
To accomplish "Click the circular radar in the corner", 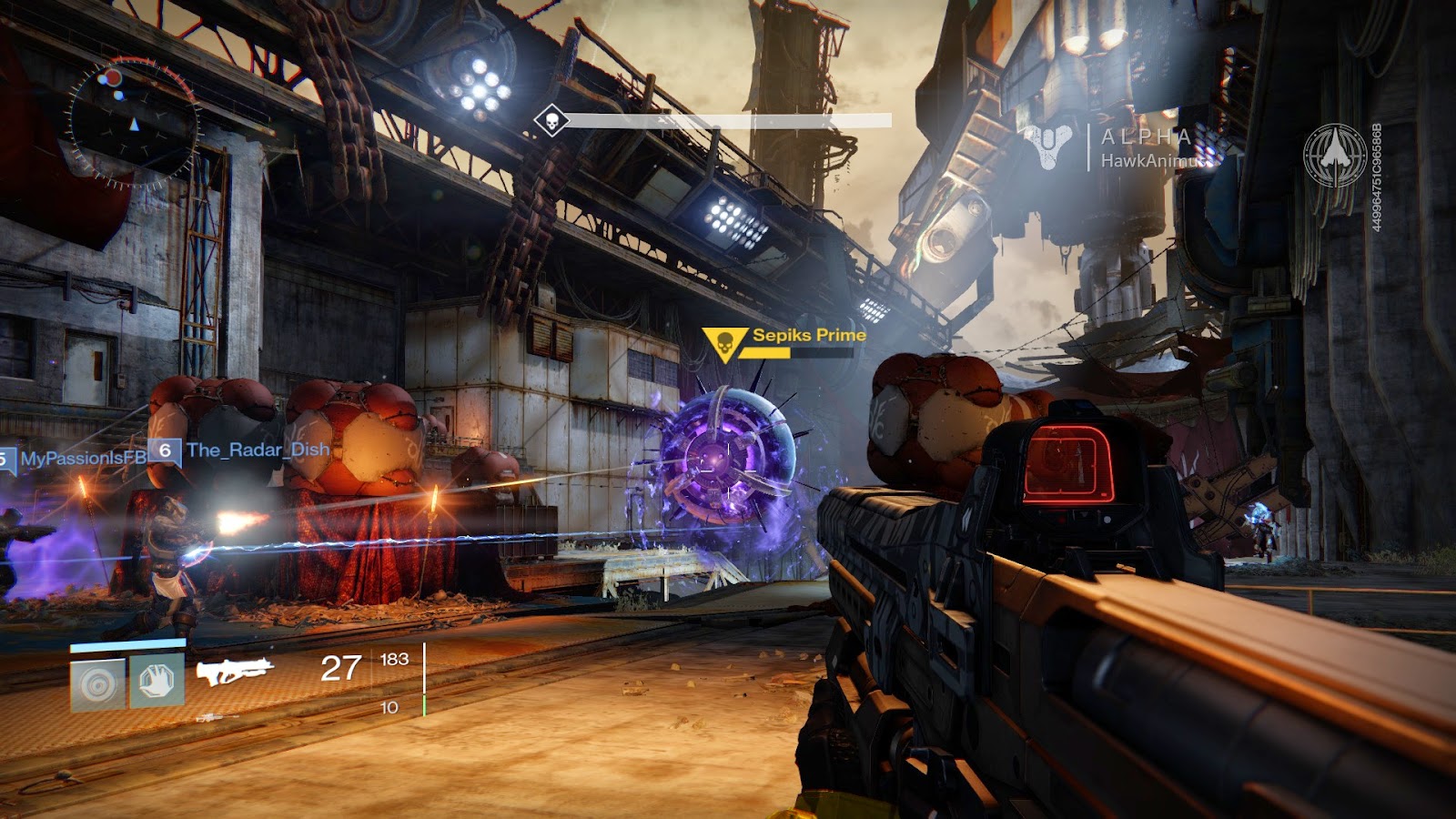I will [133, 124].
